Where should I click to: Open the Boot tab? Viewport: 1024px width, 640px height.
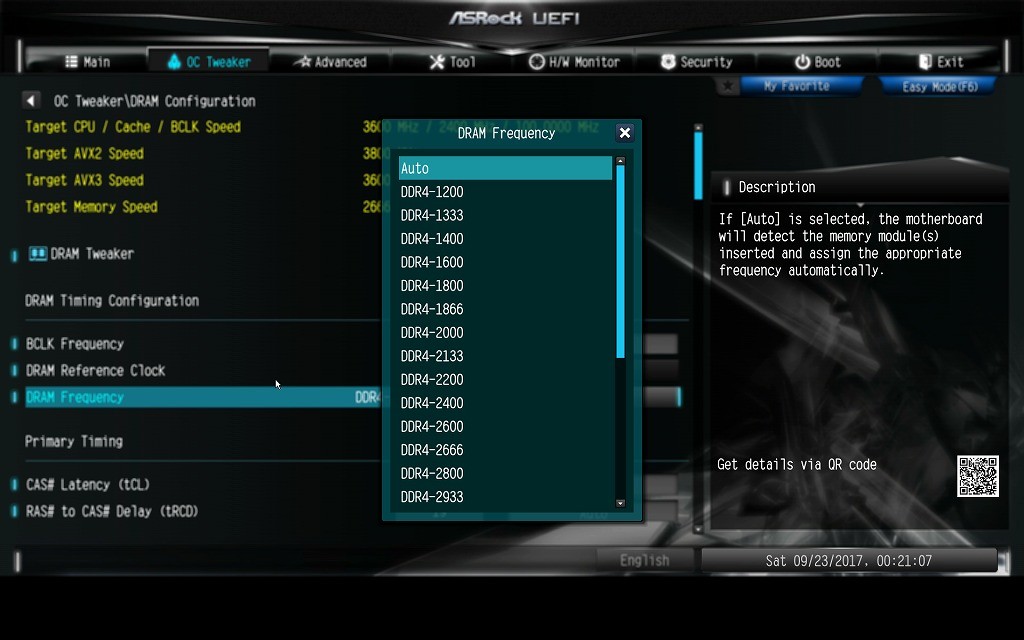[817, 62]
